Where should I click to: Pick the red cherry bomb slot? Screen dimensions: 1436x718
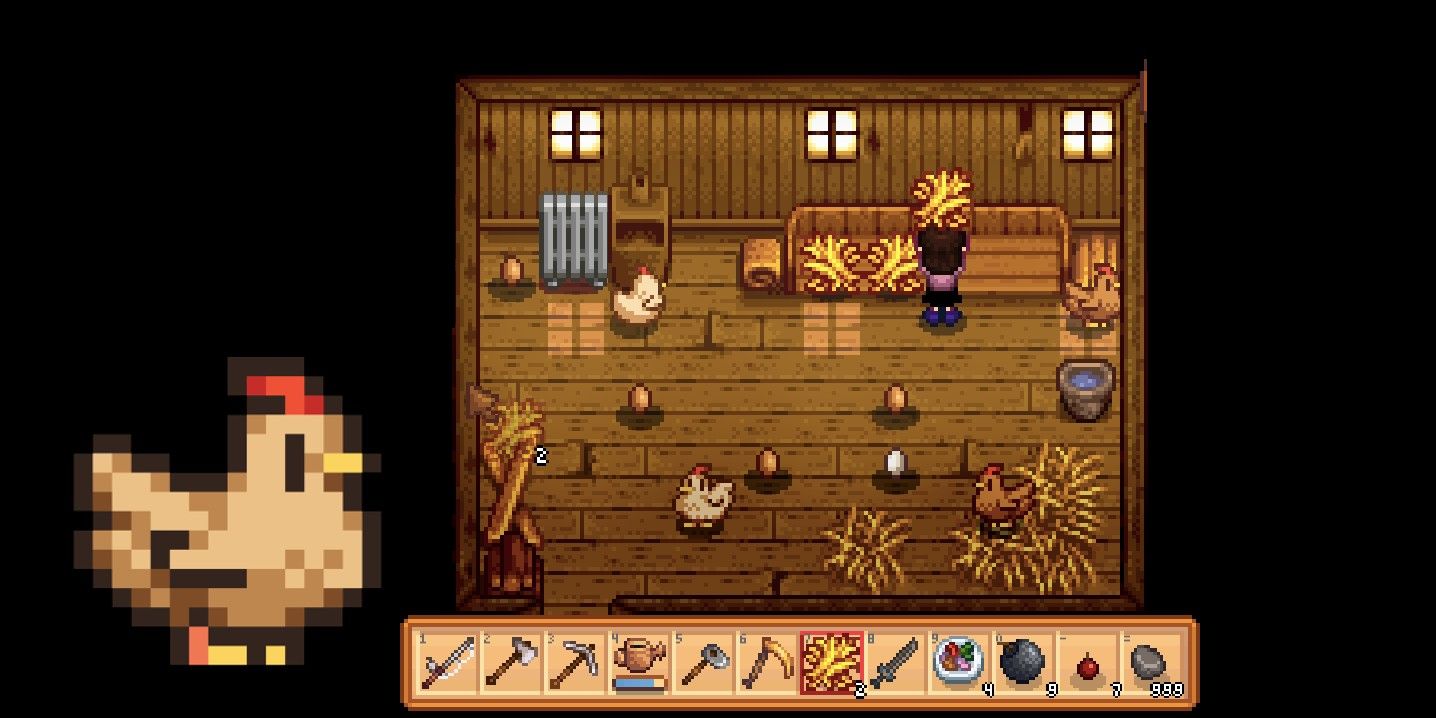(x=1086, y=662)
